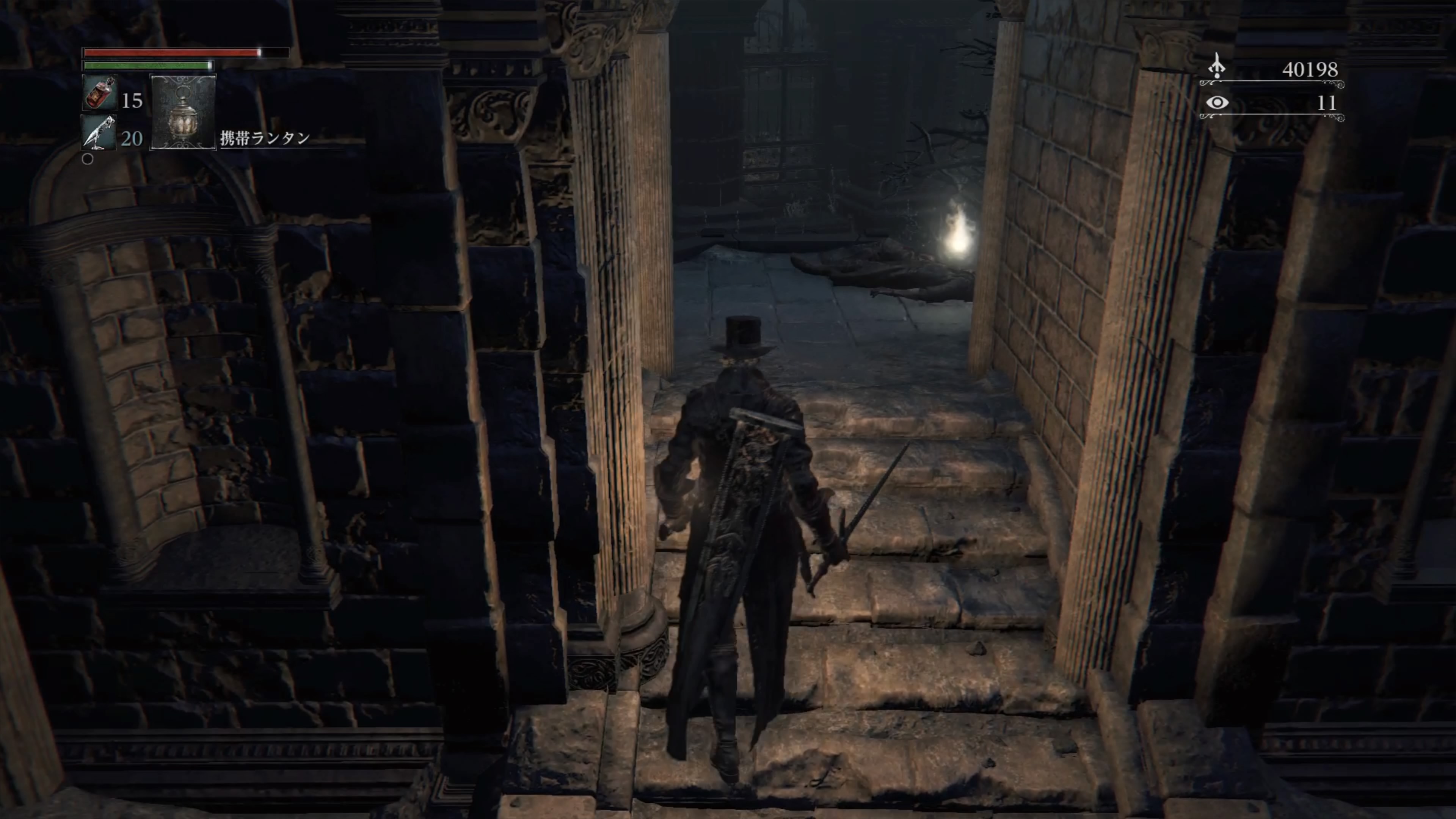Choose the Quicksilver Bullet icon
Image resolution: width=1456 pixels, height=819 pixels.
99,133
